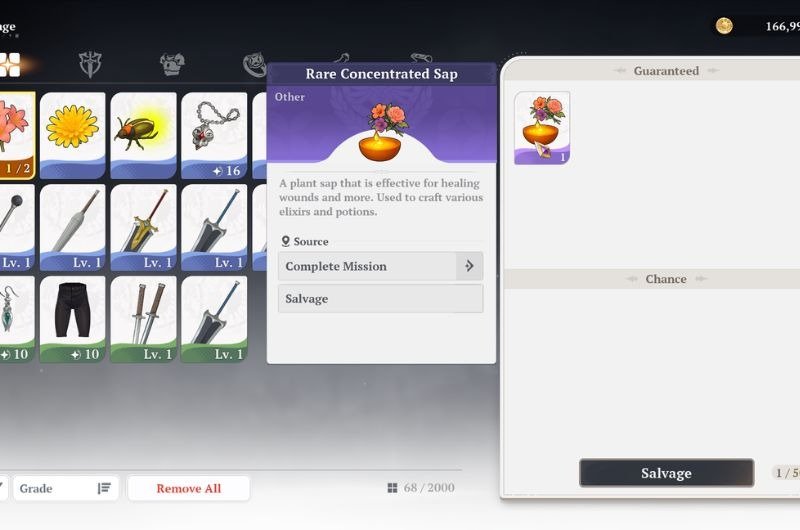
Task: Remove All selected salvage items
Action: coord(188,488)
